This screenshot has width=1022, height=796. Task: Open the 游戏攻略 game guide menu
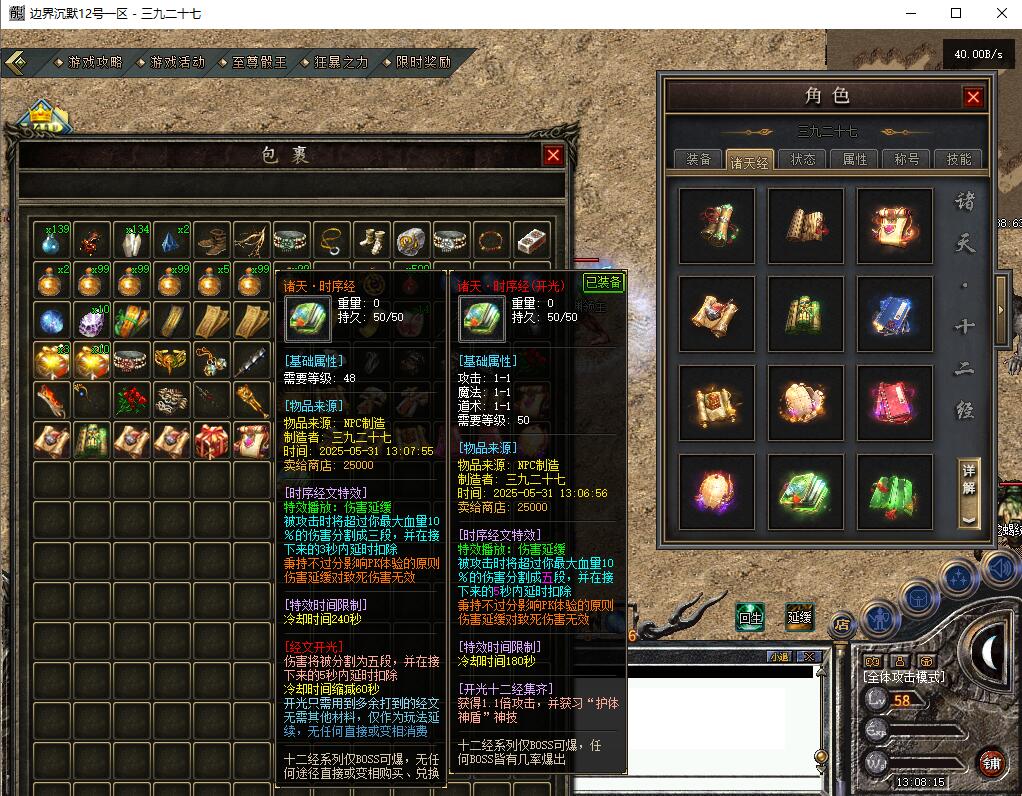[x=95, y=62]
